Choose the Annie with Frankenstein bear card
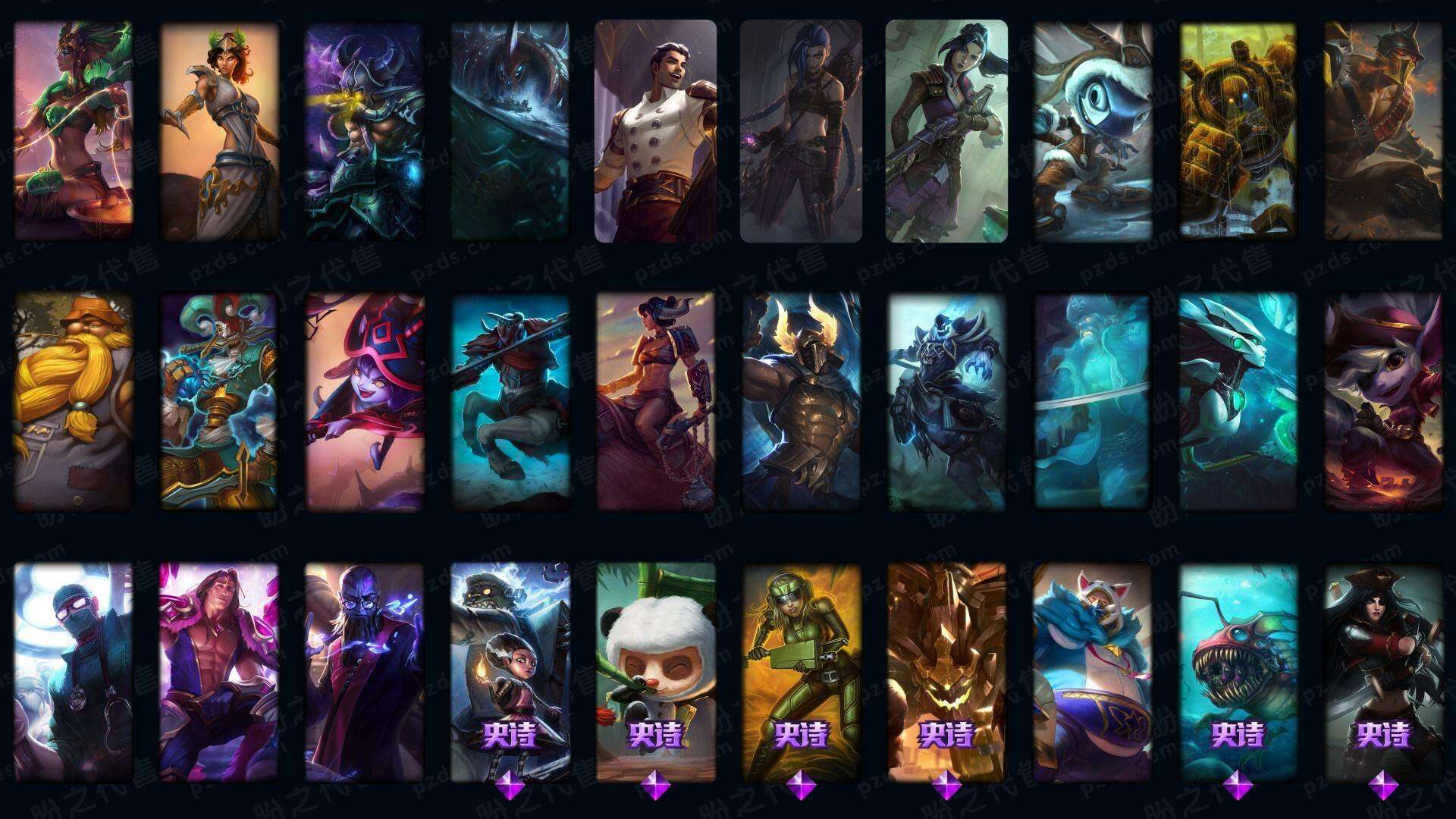The image size is (1456, 819). click(x=510, y=672)
